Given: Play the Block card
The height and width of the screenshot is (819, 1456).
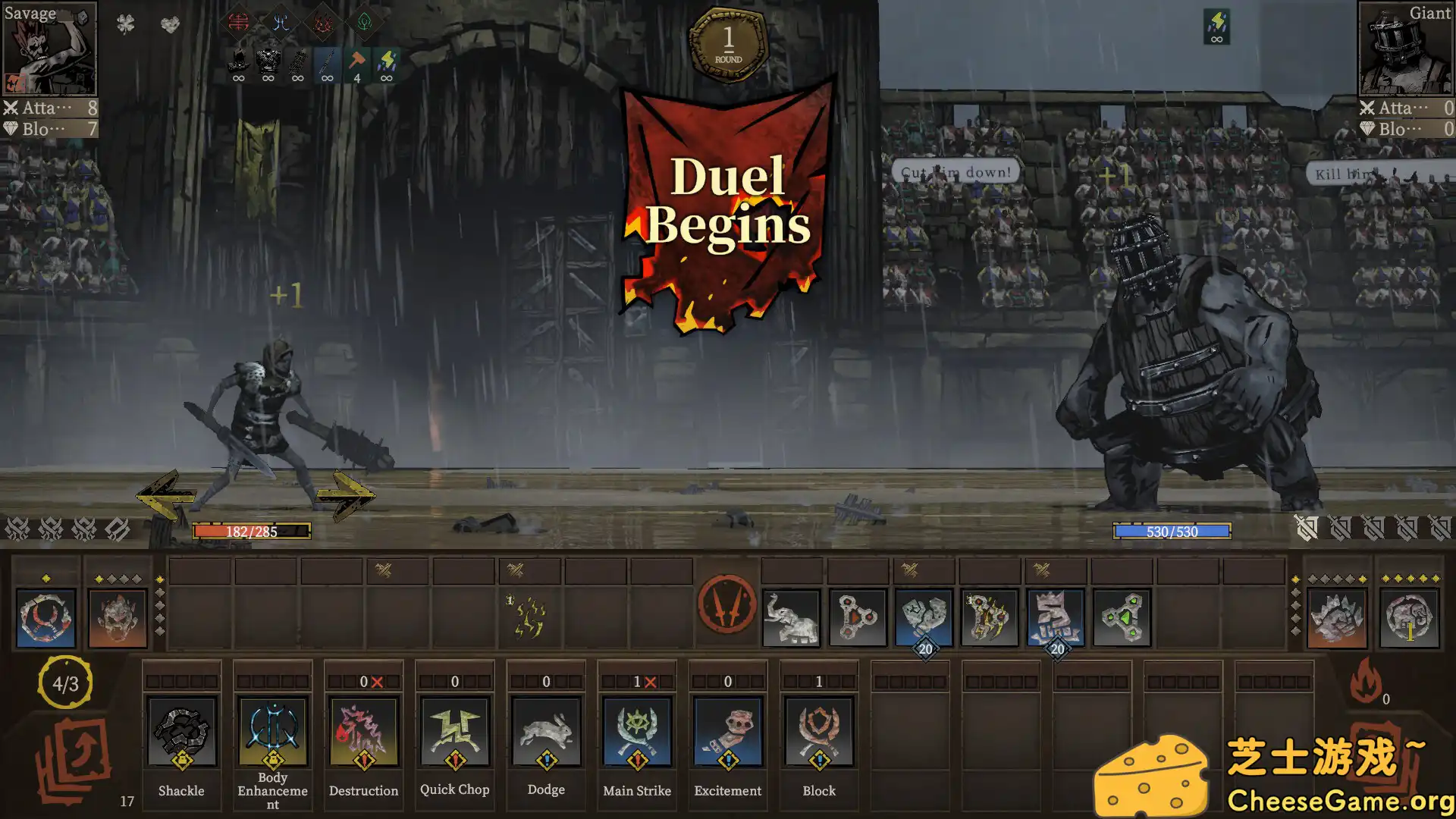Looking at the screenshot, I should click(818, 730).
